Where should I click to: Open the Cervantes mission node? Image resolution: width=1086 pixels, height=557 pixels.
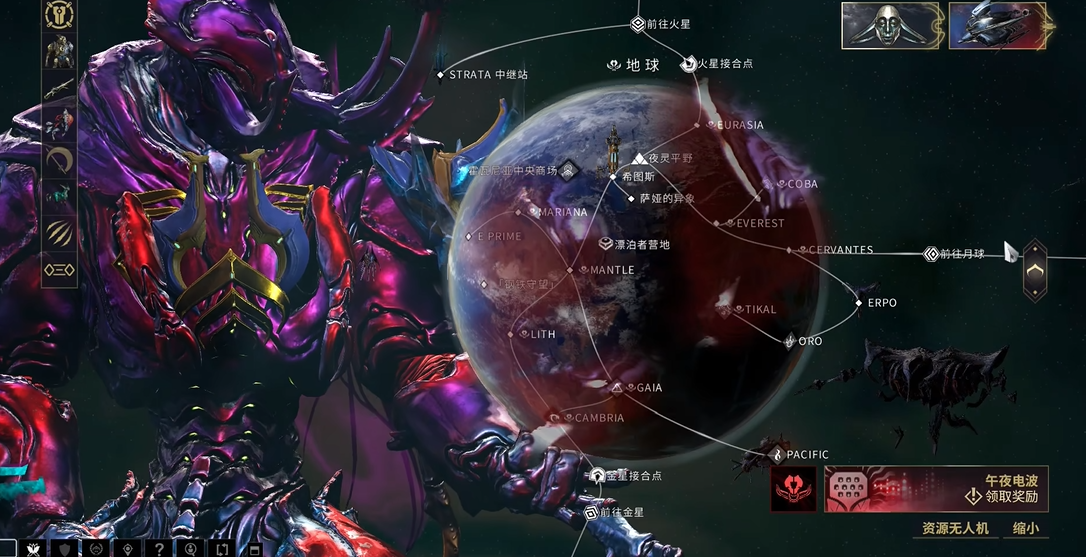click(x=789, y=250)
